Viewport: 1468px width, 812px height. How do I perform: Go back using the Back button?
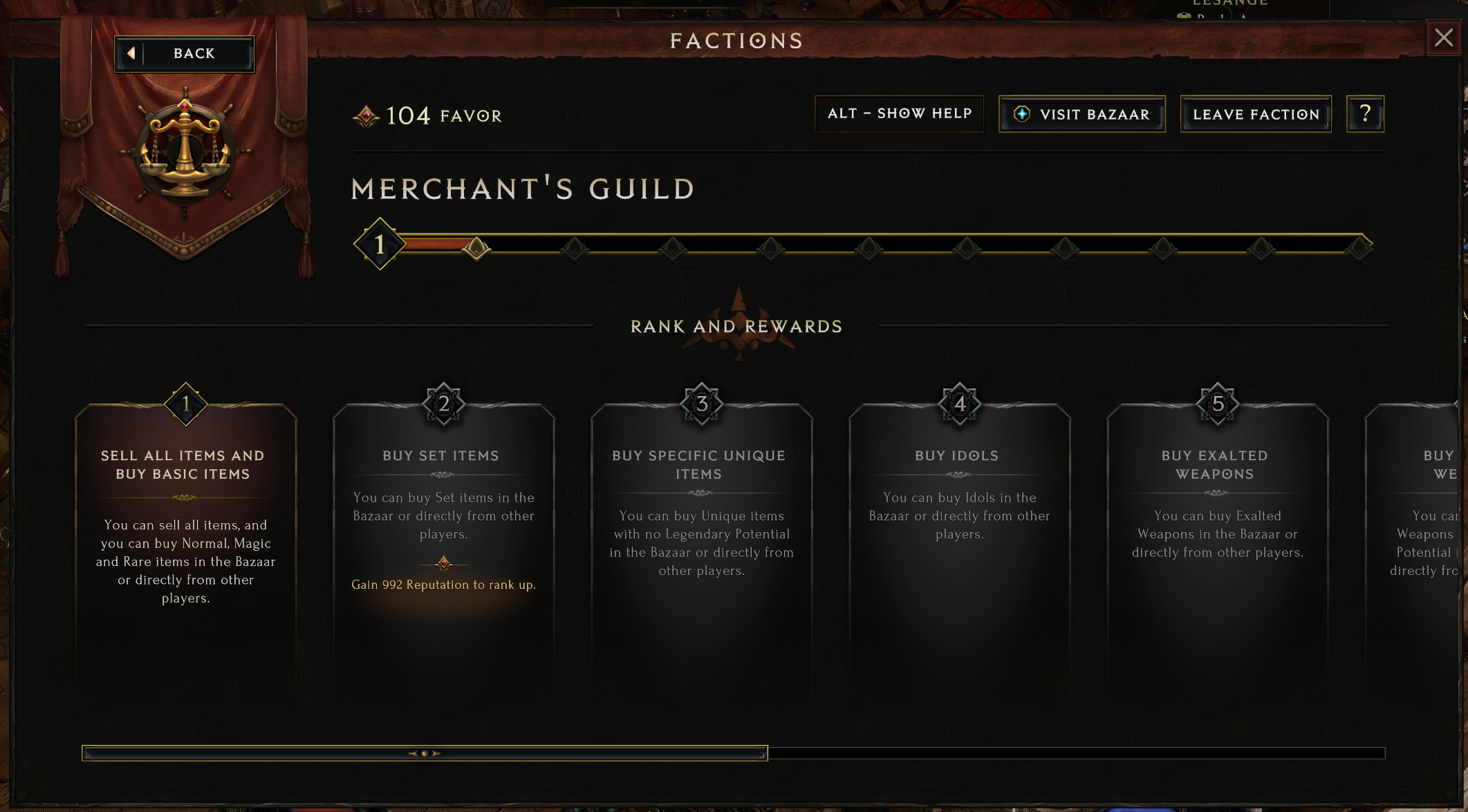(x=185, y=54)
